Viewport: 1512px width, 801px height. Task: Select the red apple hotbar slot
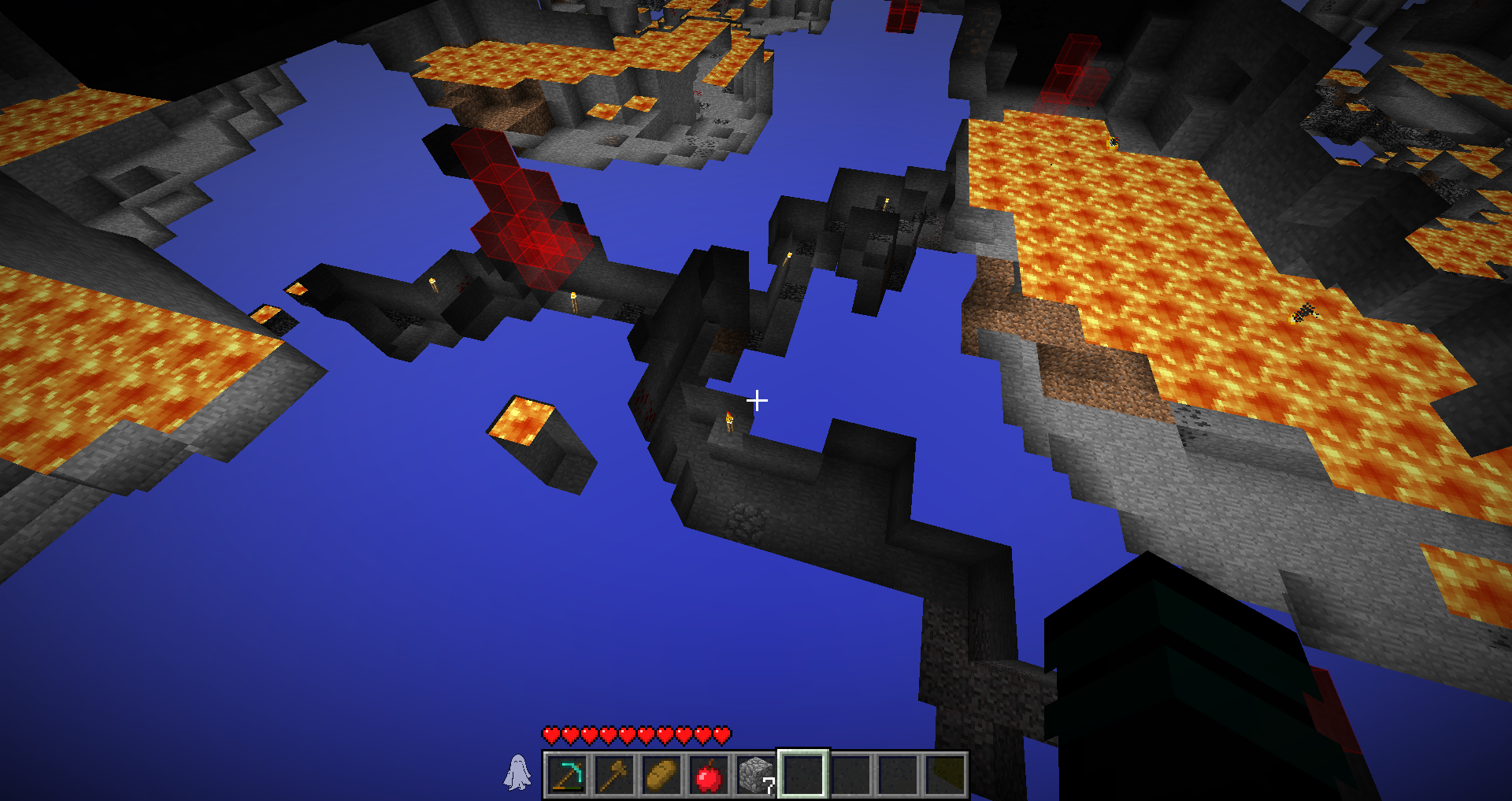point(708,775)
